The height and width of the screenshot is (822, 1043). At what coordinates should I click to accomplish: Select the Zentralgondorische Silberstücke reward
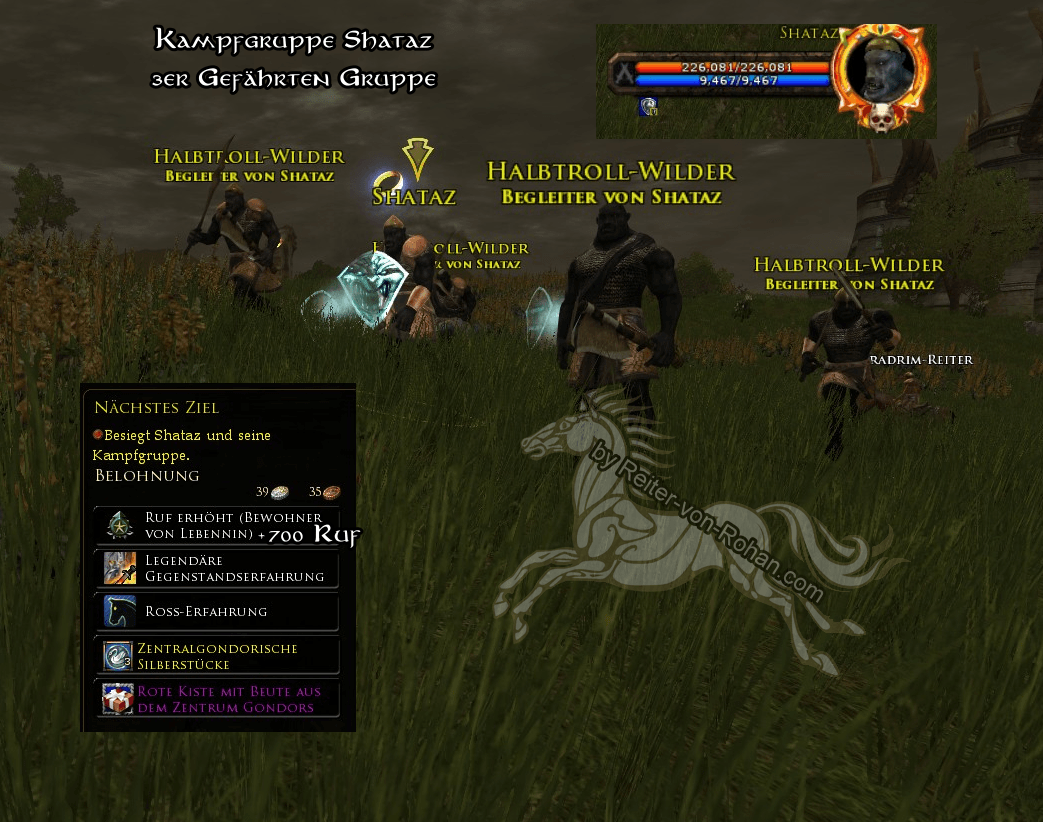216,656
